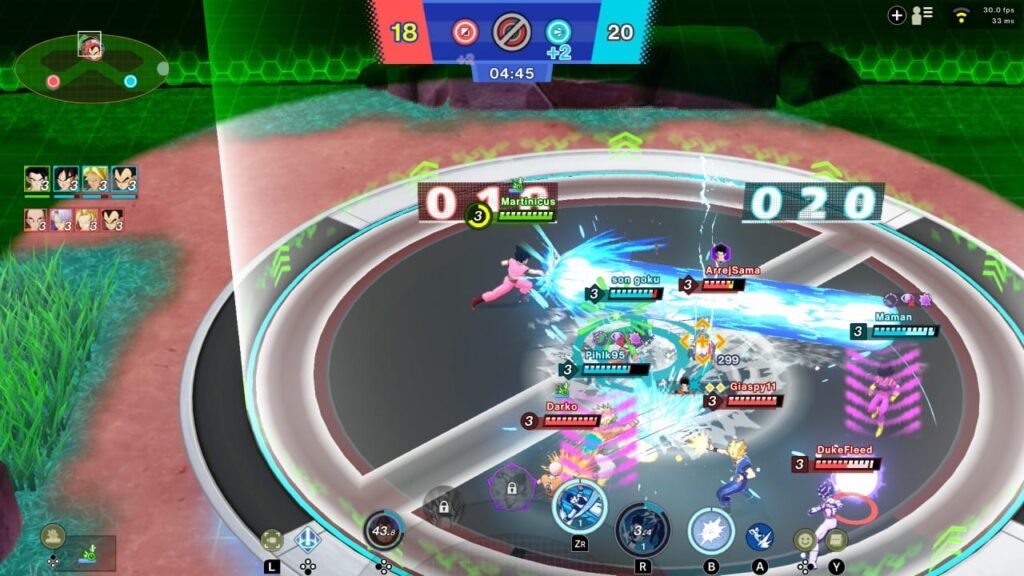Use the blue ki blast attack

pyautogui.click(x=760, y=538)
